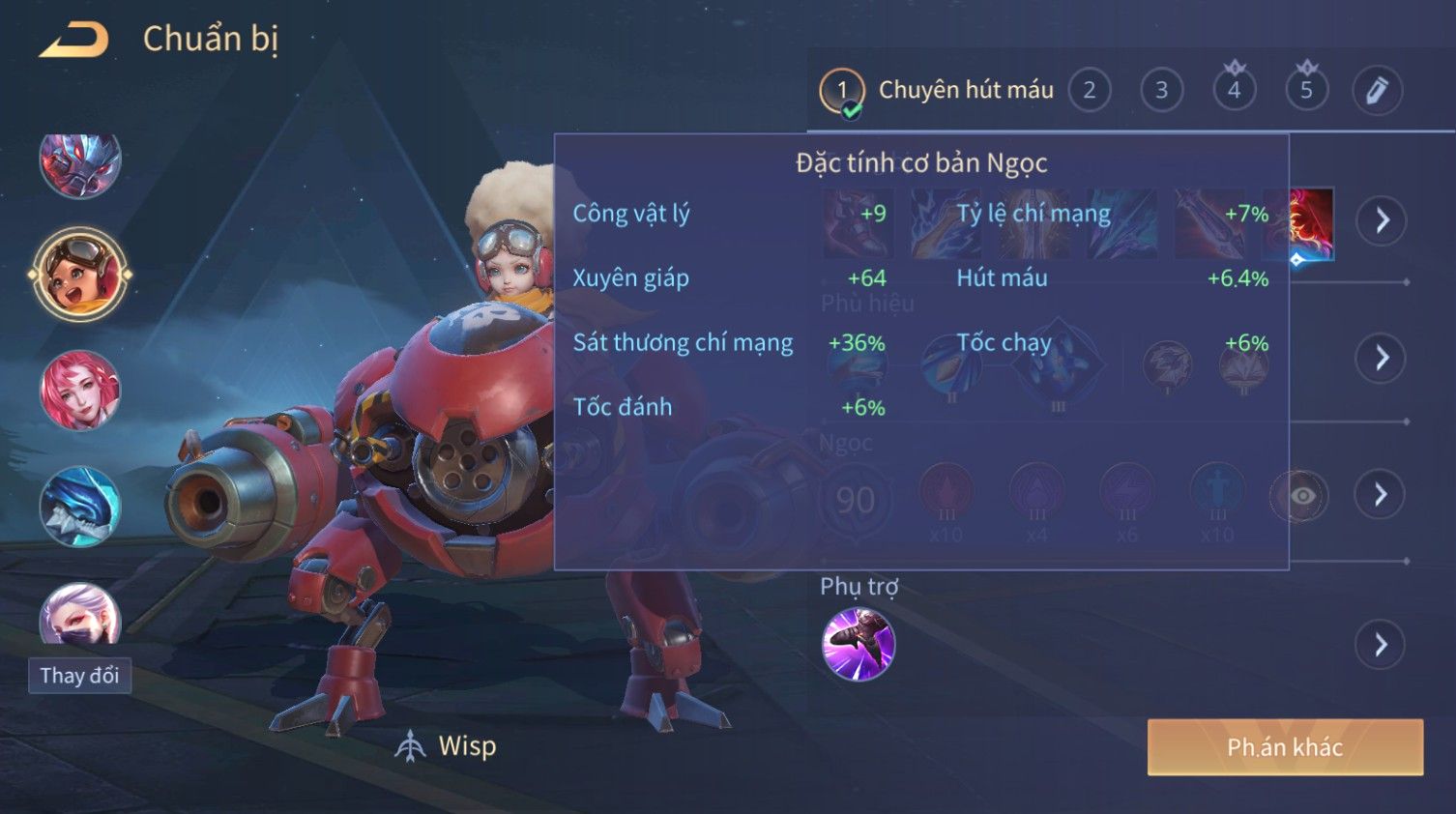This screenshot has height=814, width=1456.
Task: Open the Phù hiệu row arrow
Action: pos(1381,358)
